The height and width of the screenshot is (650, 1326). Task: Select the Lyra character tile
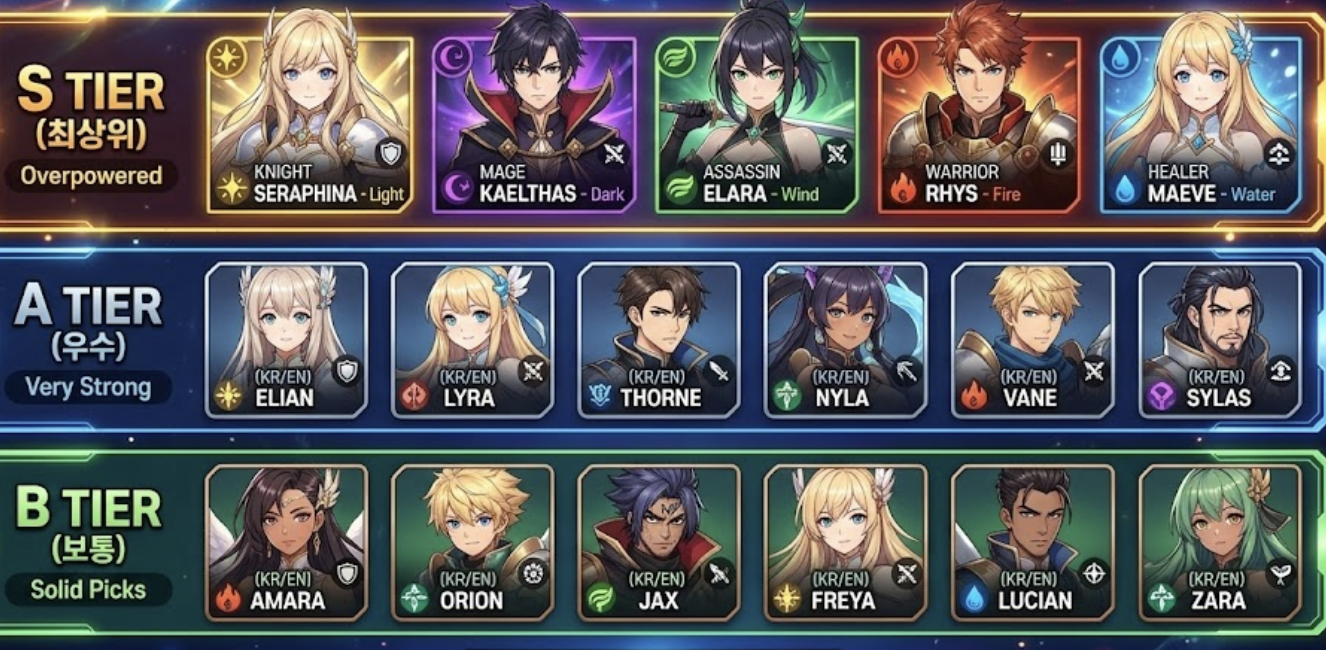[x=472, y=340]
